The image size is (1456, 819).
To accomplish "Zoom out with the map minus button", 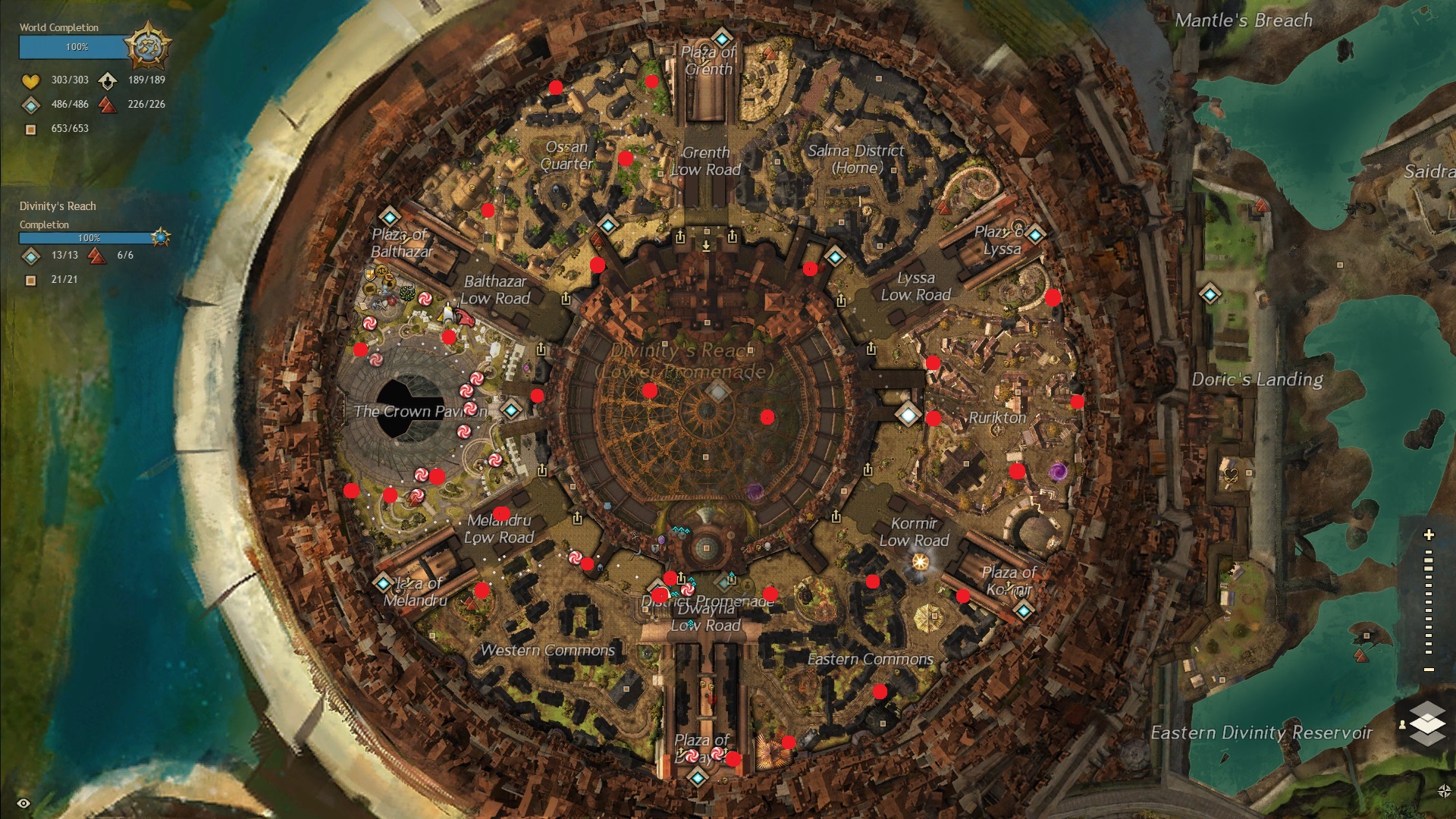I will (1429, 670).
